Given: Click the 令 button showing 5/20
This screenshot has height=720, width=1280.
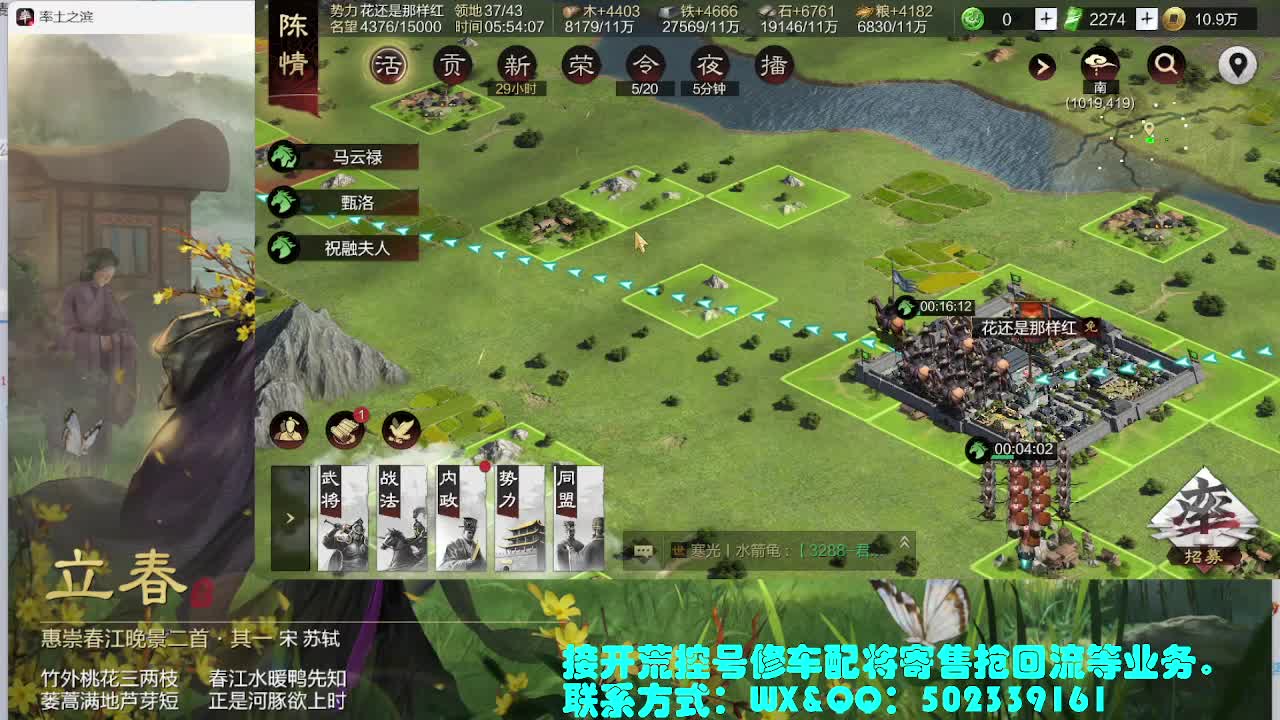Looking at the screenshot, I should (646, 66).
